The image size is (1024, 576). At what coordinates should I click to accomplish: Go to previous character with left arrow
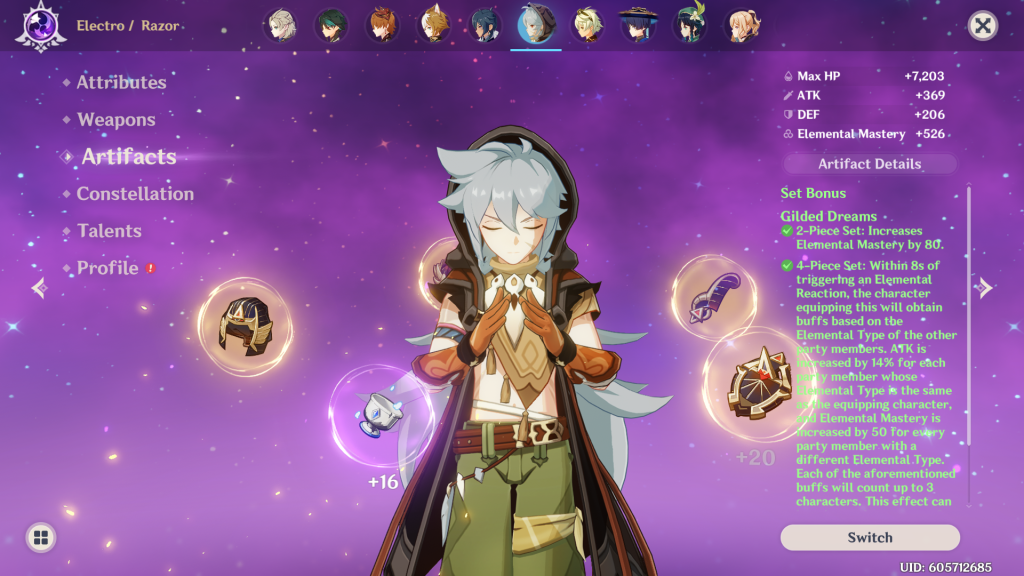(39, 288)
